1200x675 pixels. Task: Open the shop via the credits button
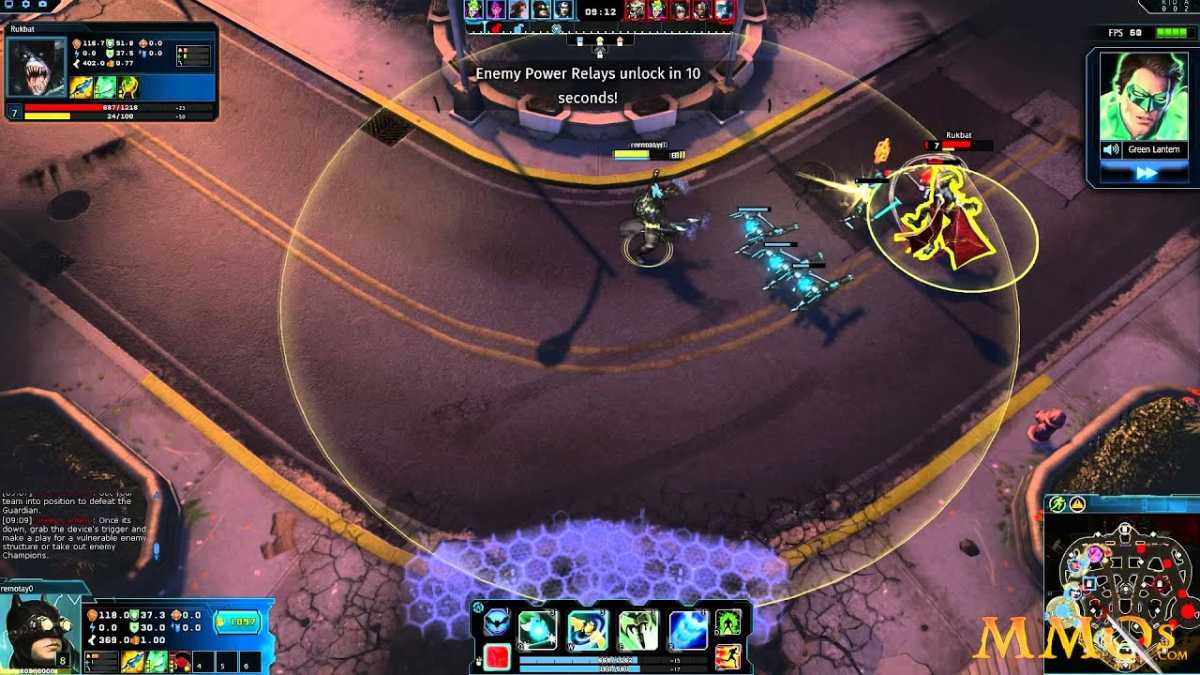tap(237, 621)
